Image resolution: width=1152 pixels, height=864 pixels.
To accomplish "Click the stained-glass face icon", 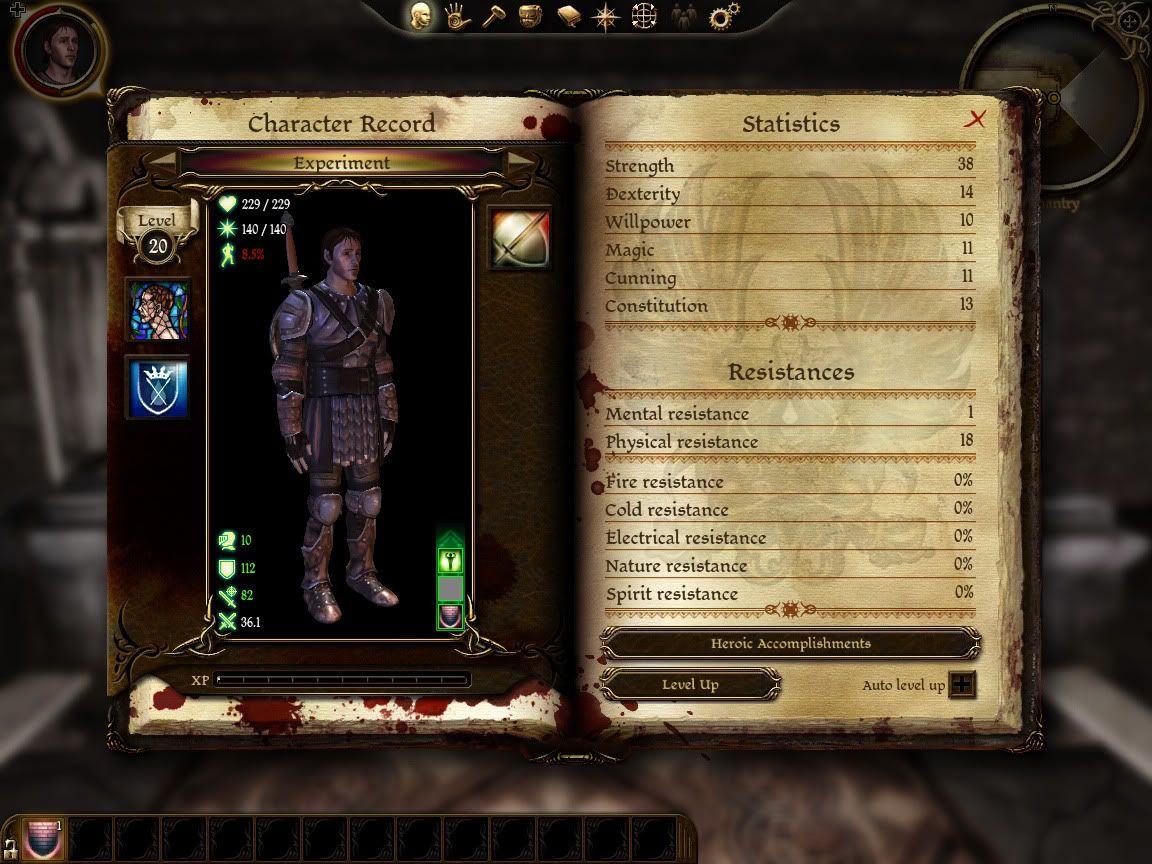I will 158,310.
